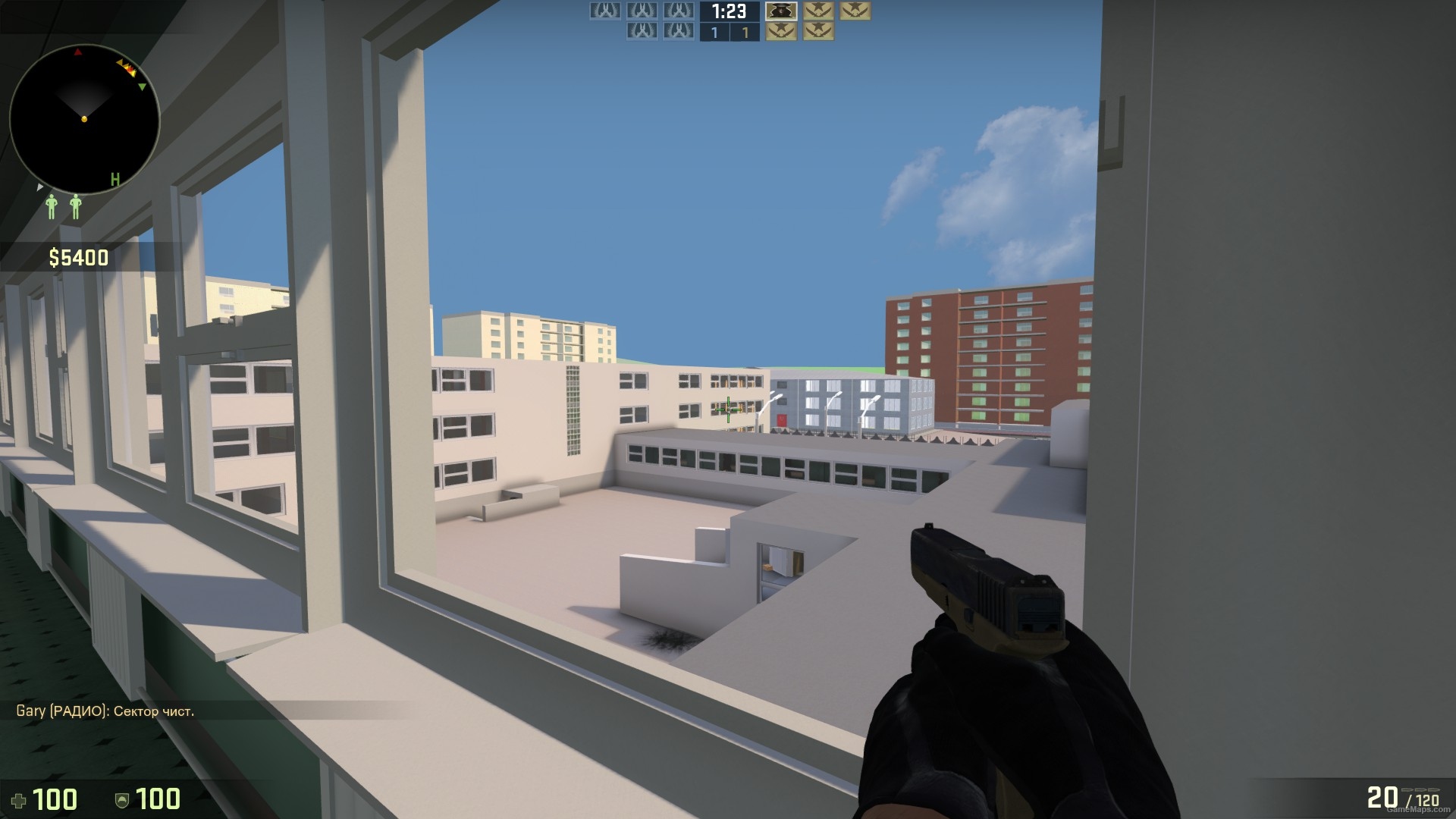Click the last CT avatar in bottom row

[677, 32]
